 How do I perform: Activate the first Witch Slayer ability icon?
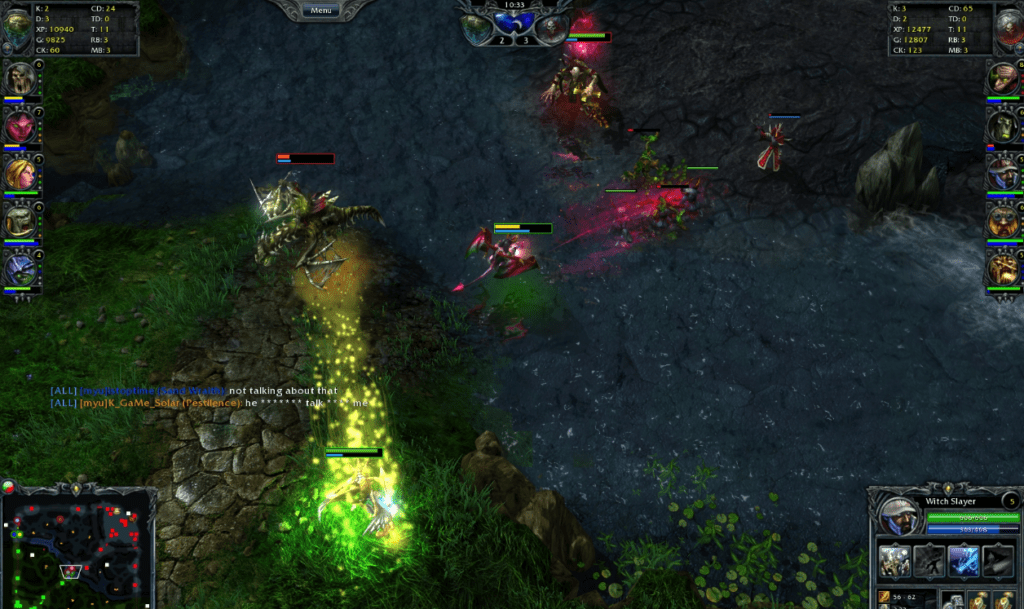click(x=894, y=561)
